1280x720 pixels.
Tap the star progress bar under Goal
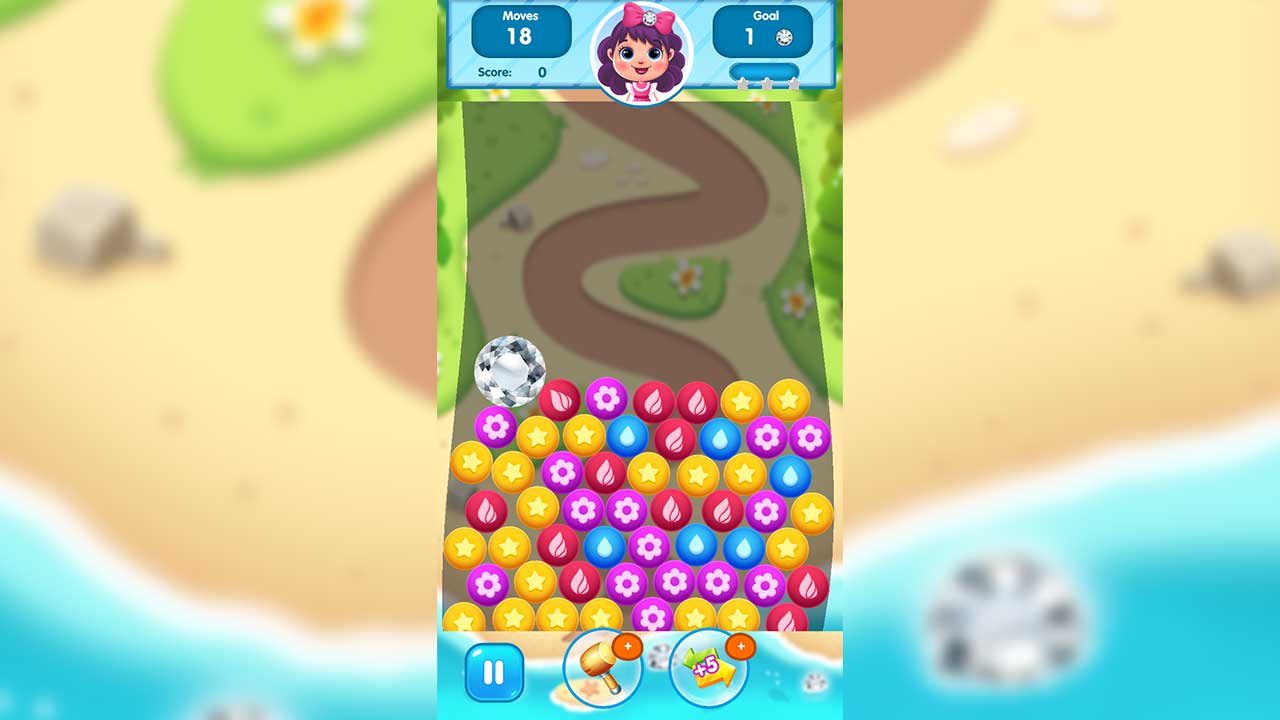pos(764,70)
